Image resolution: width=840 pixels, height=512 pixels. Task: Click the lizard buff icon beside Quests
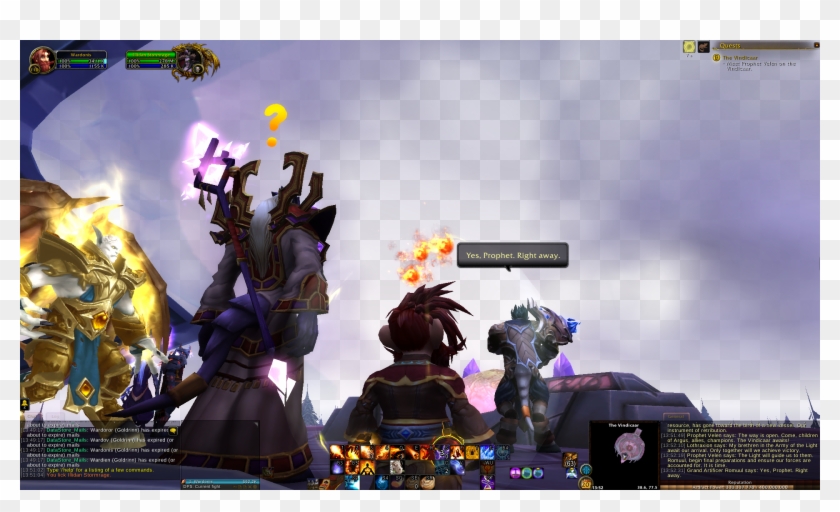(703, 46)
